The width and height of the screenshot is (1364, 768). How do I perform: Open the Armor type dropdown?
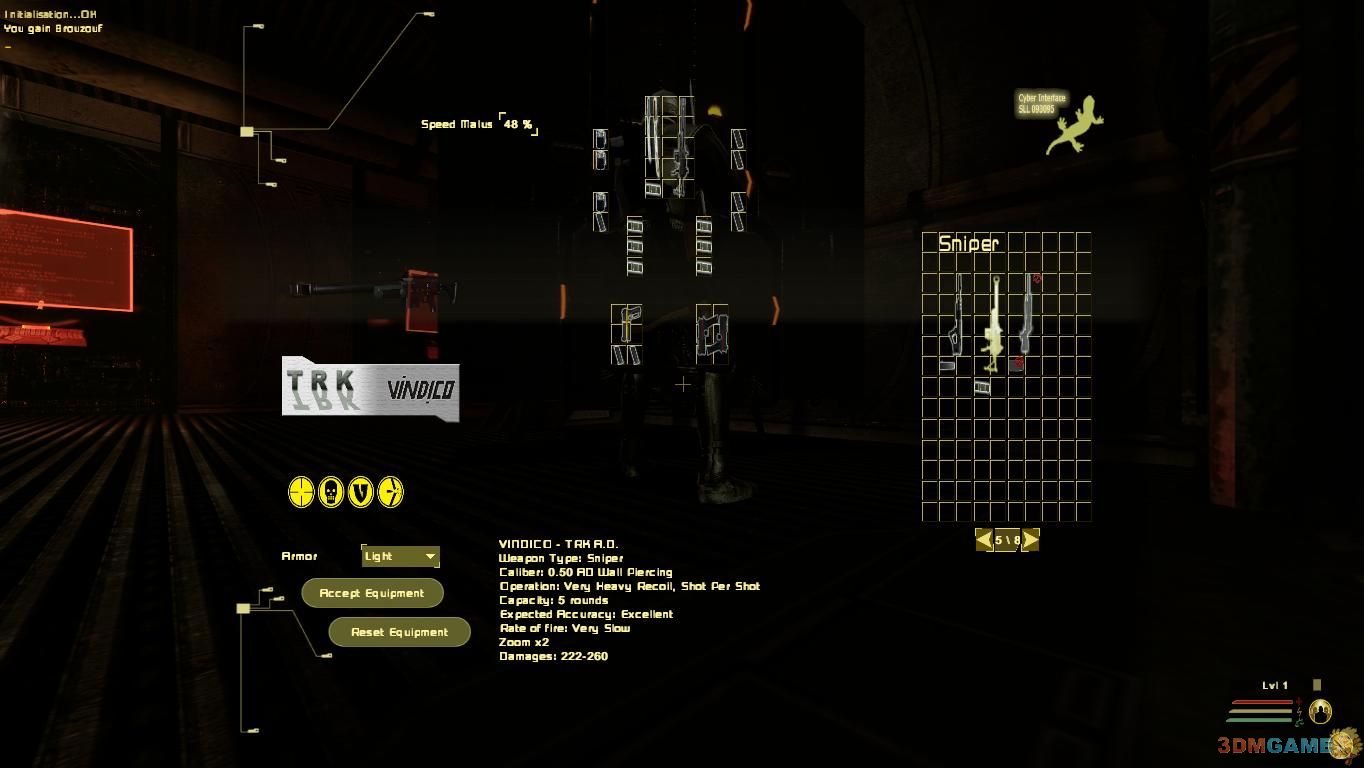click(400, 556)
